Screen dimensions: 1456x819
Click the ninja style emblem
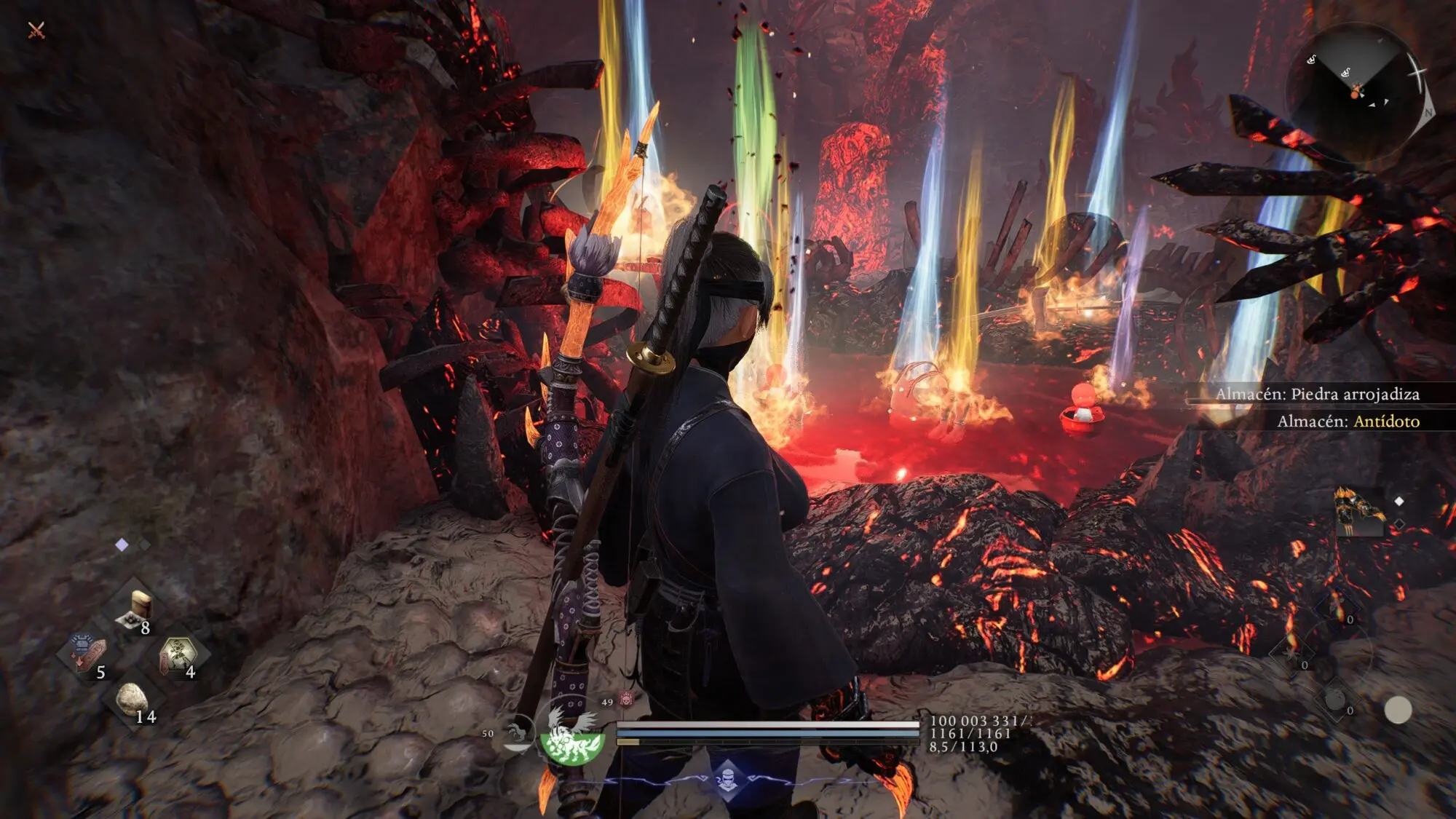coord(727,780)
